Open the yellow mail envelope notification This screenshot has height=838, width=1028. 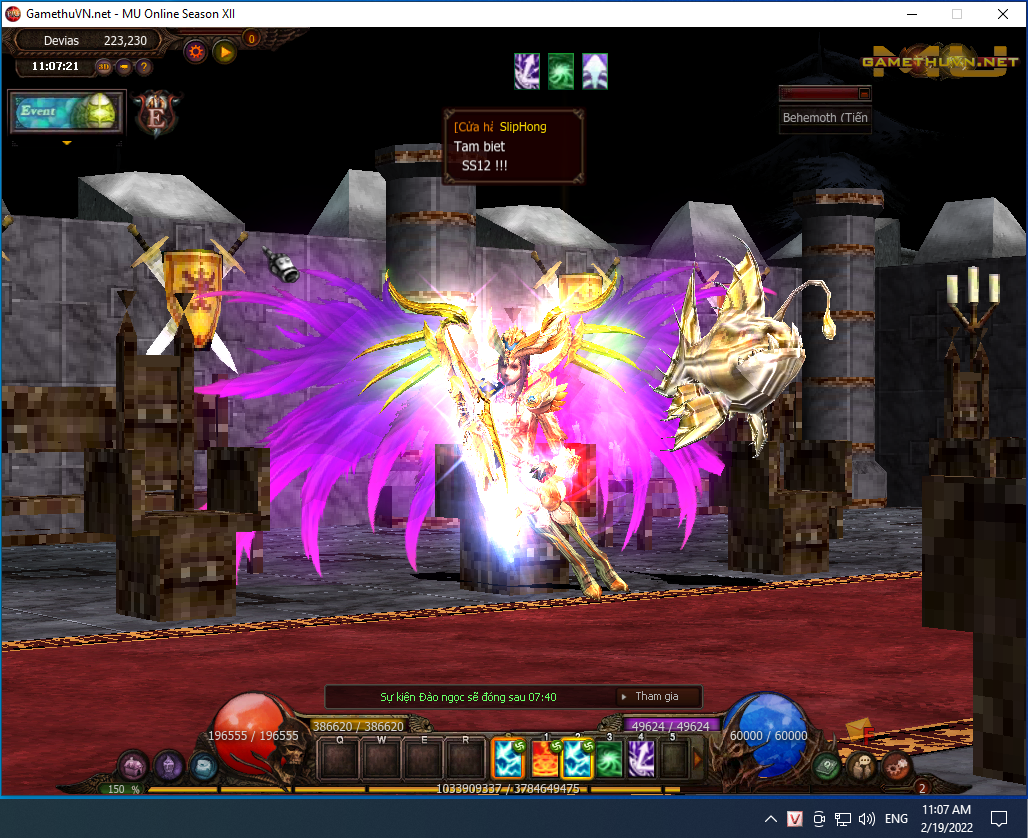coord(856,730)
